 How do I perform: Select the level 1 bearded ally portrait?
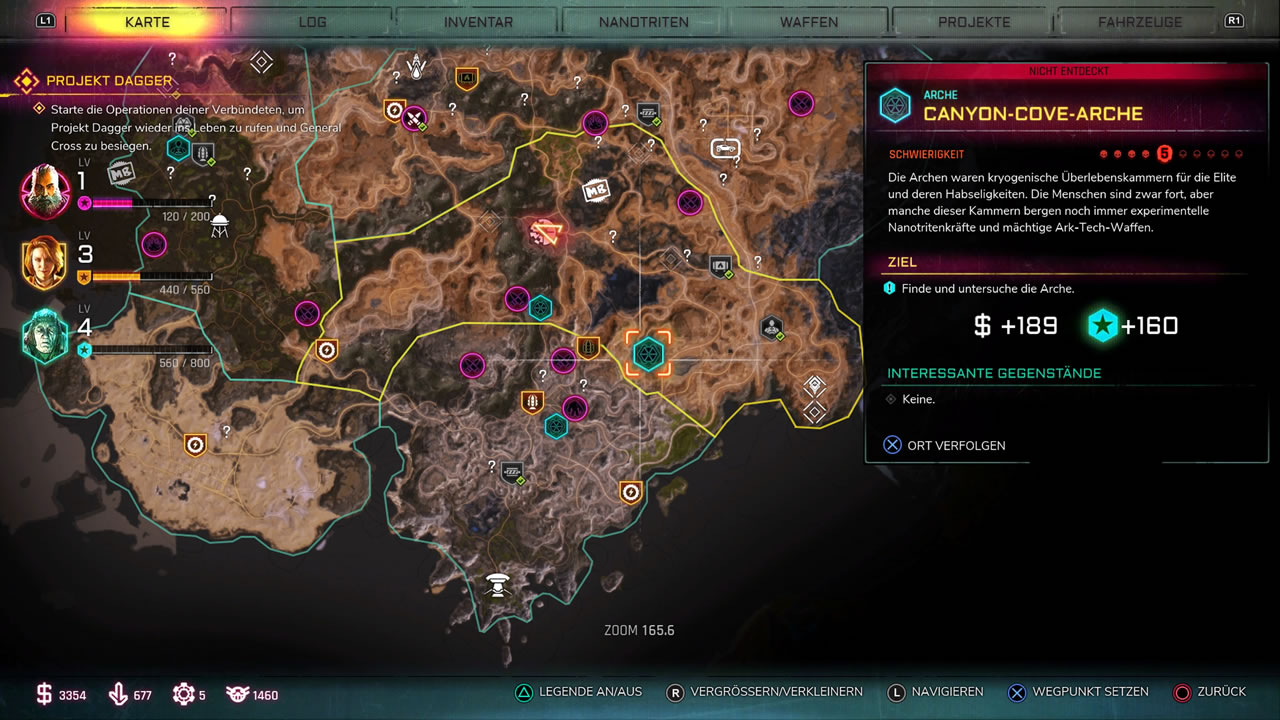[45, 190]
